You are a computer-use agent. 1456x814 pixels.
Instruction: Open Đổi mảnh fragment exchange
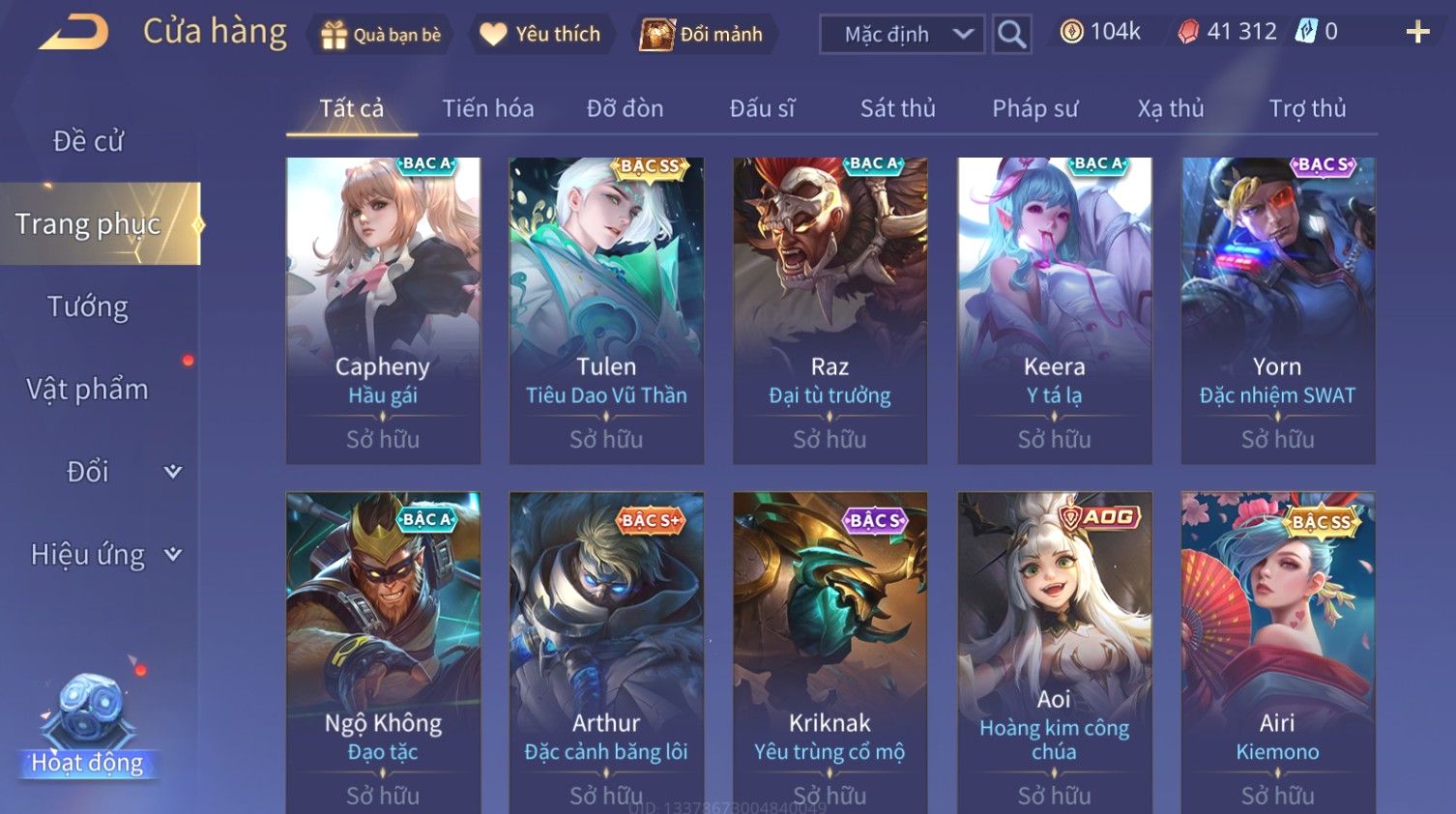(703, 35)
